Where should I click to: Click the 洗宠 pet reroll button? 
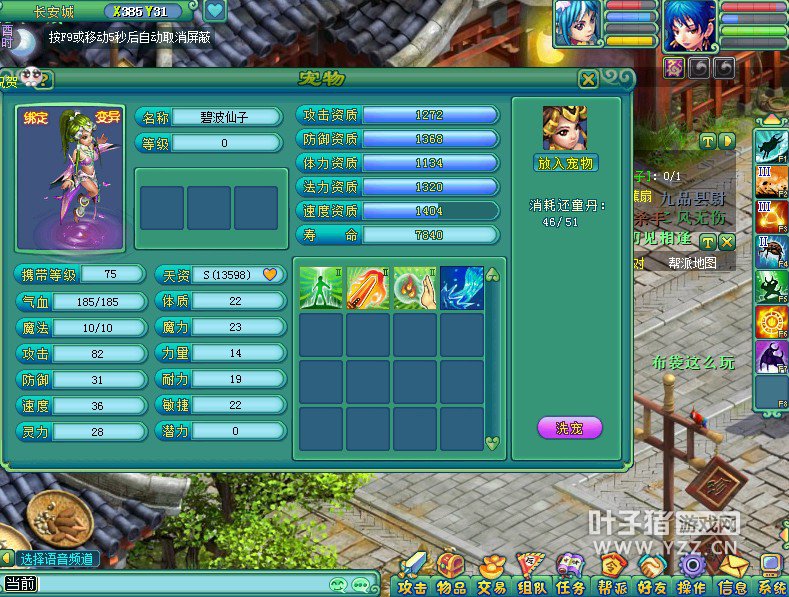tap(569, 428)
